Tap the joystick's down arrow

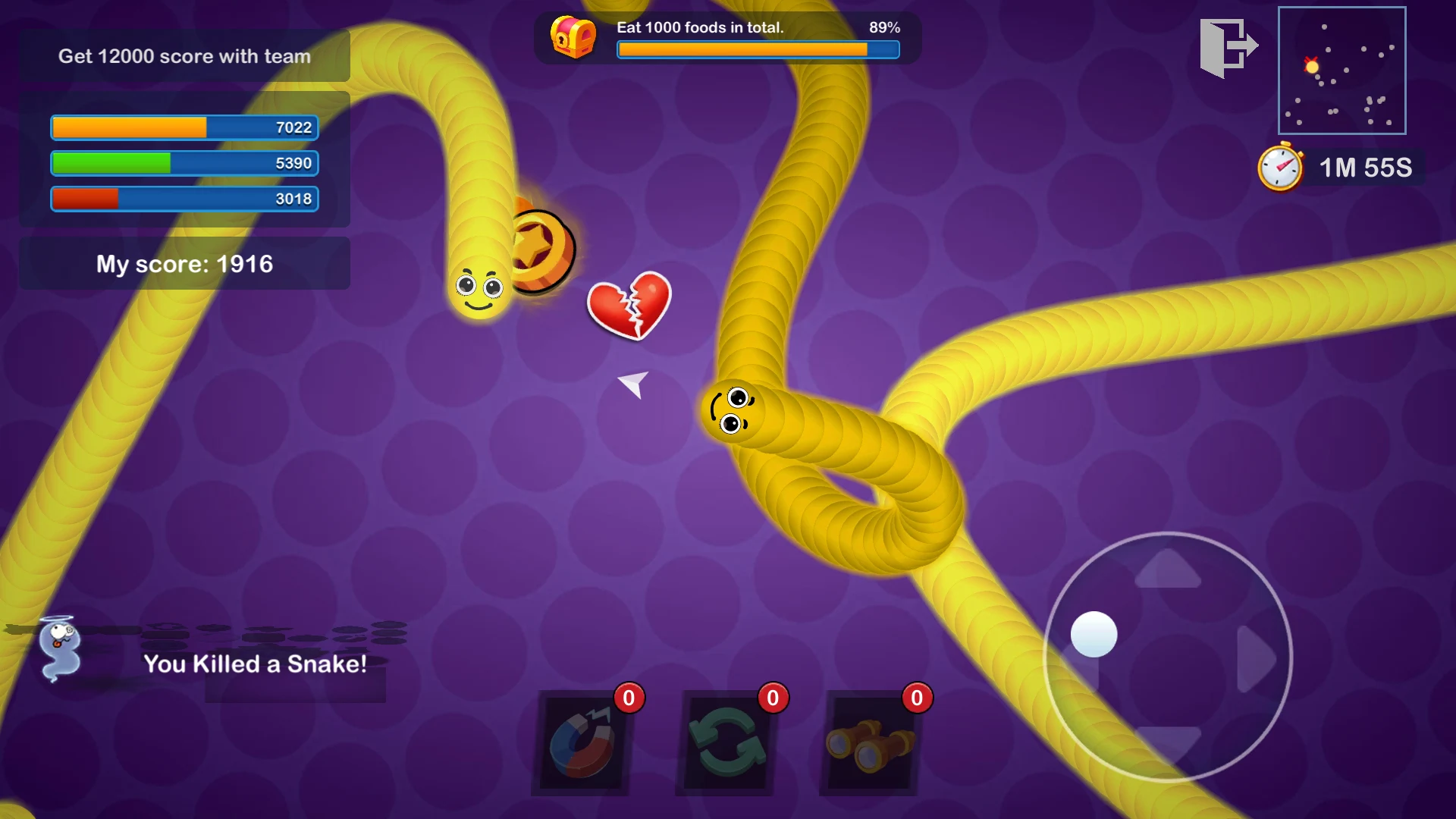pos(1168,741)
